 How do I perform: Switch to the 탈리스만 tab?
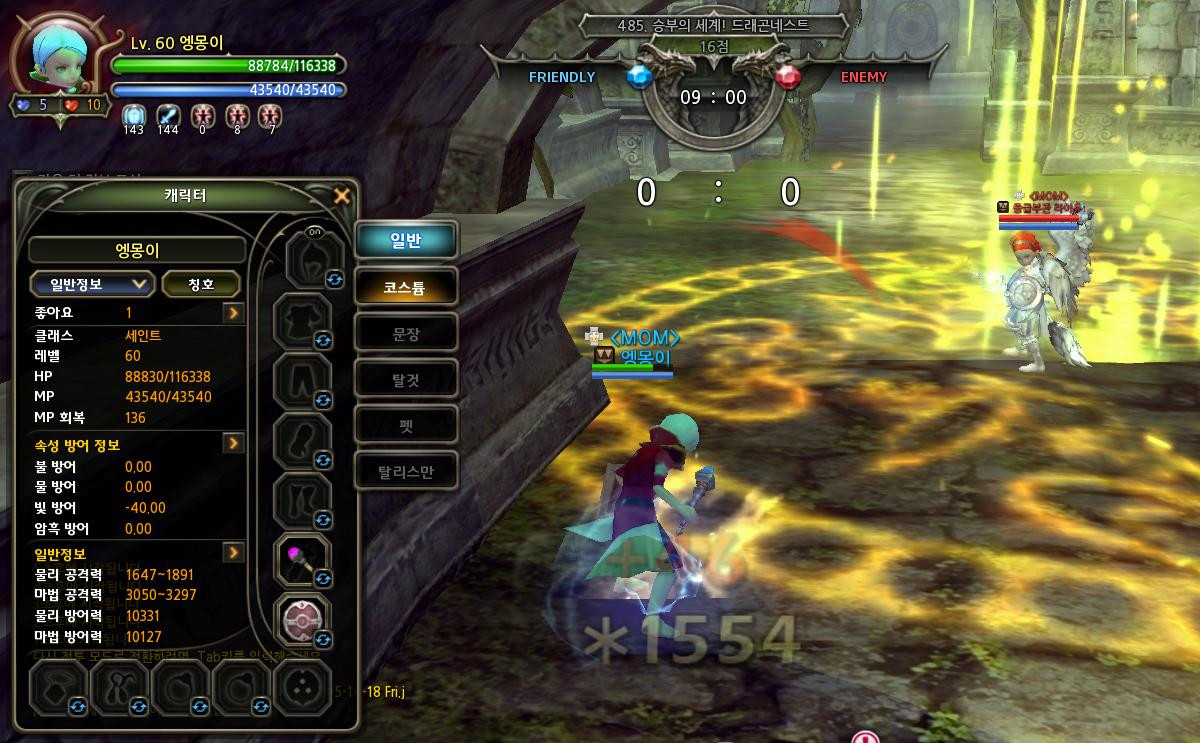(x=406, y=471)
